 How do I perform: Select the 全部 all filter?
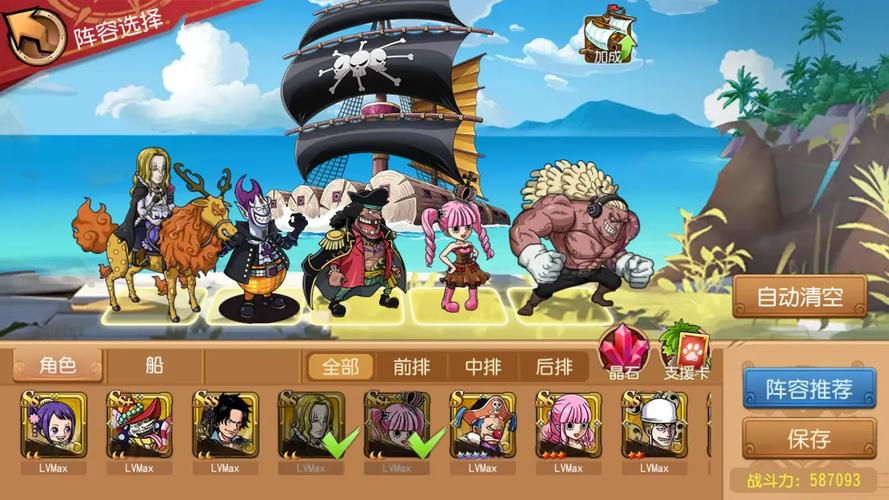pyautogui.click(x=334, y=367)
